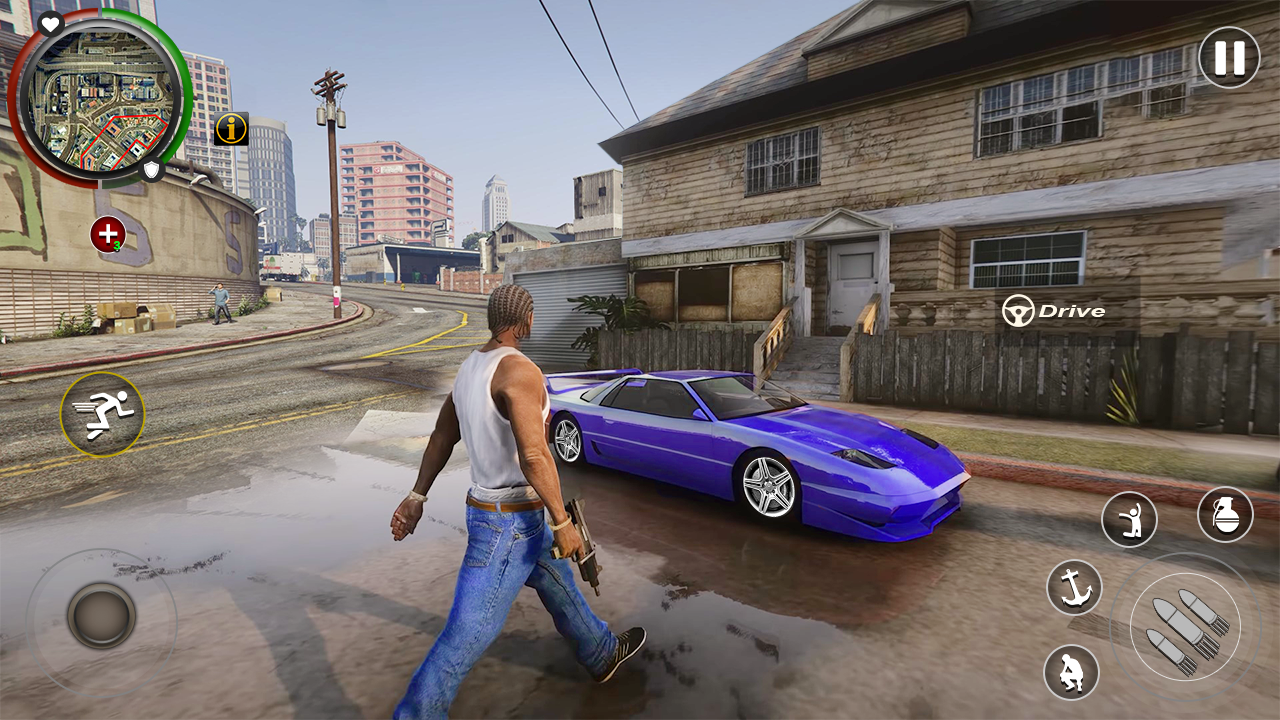Pause the game with the pause button

(x=1229, y=57)
